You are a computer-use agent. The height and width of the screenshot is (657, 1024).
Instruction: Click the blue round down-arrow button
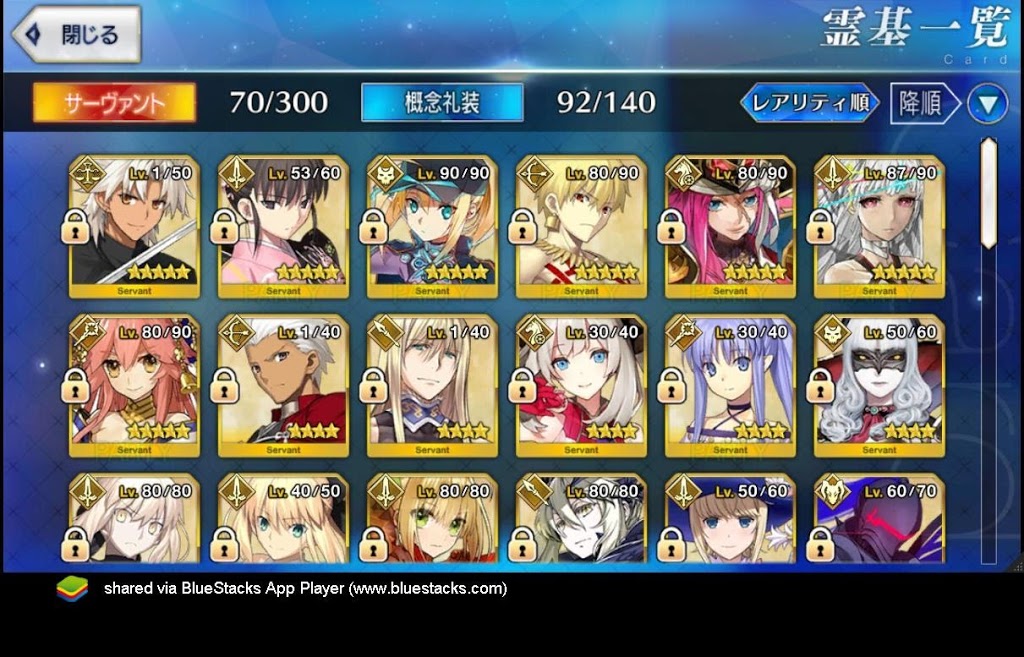tap(987, 104)
